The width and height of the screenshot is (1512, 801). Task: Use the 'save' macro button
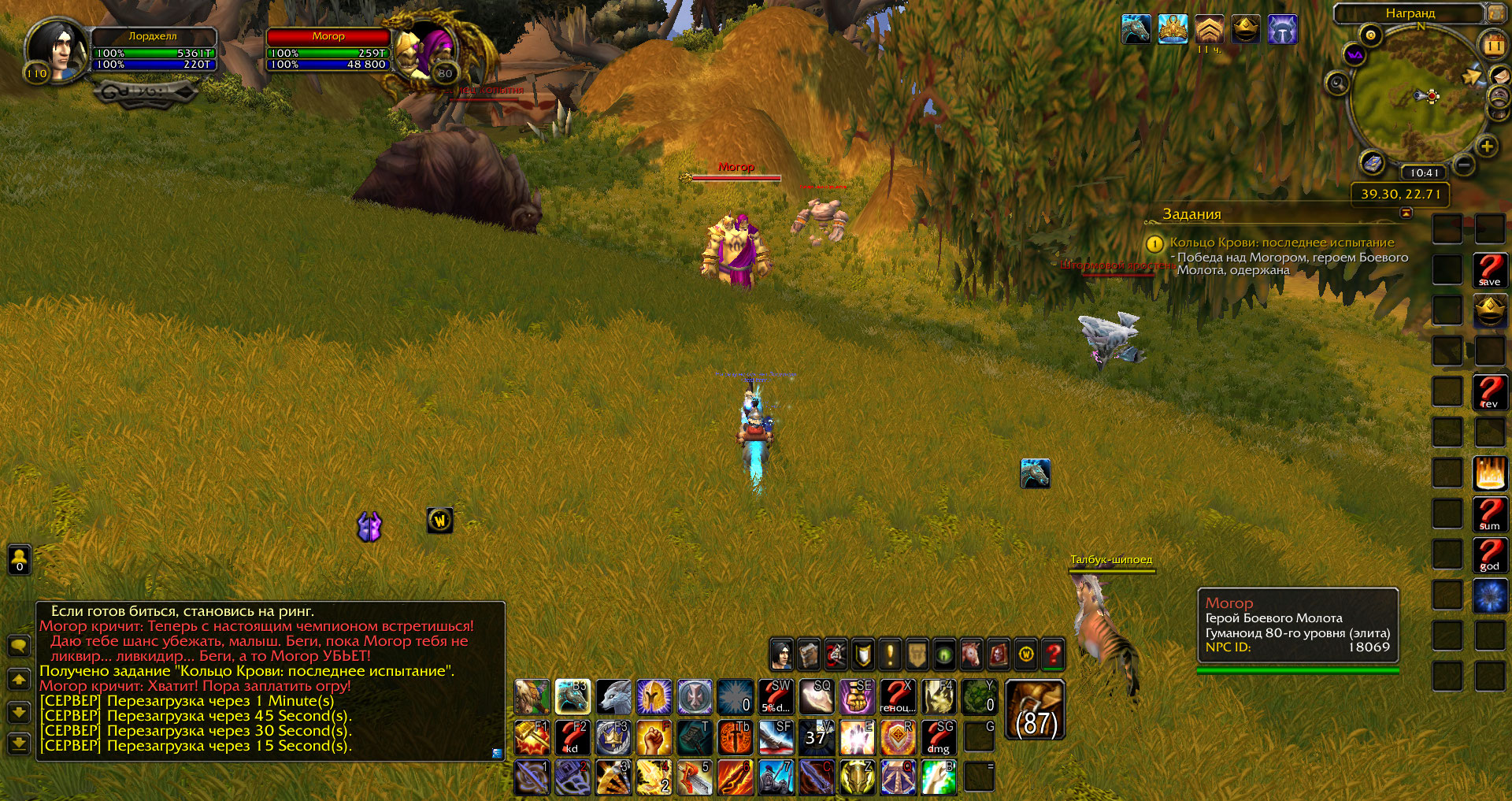pyautogui.click(x=1489, y=270)
